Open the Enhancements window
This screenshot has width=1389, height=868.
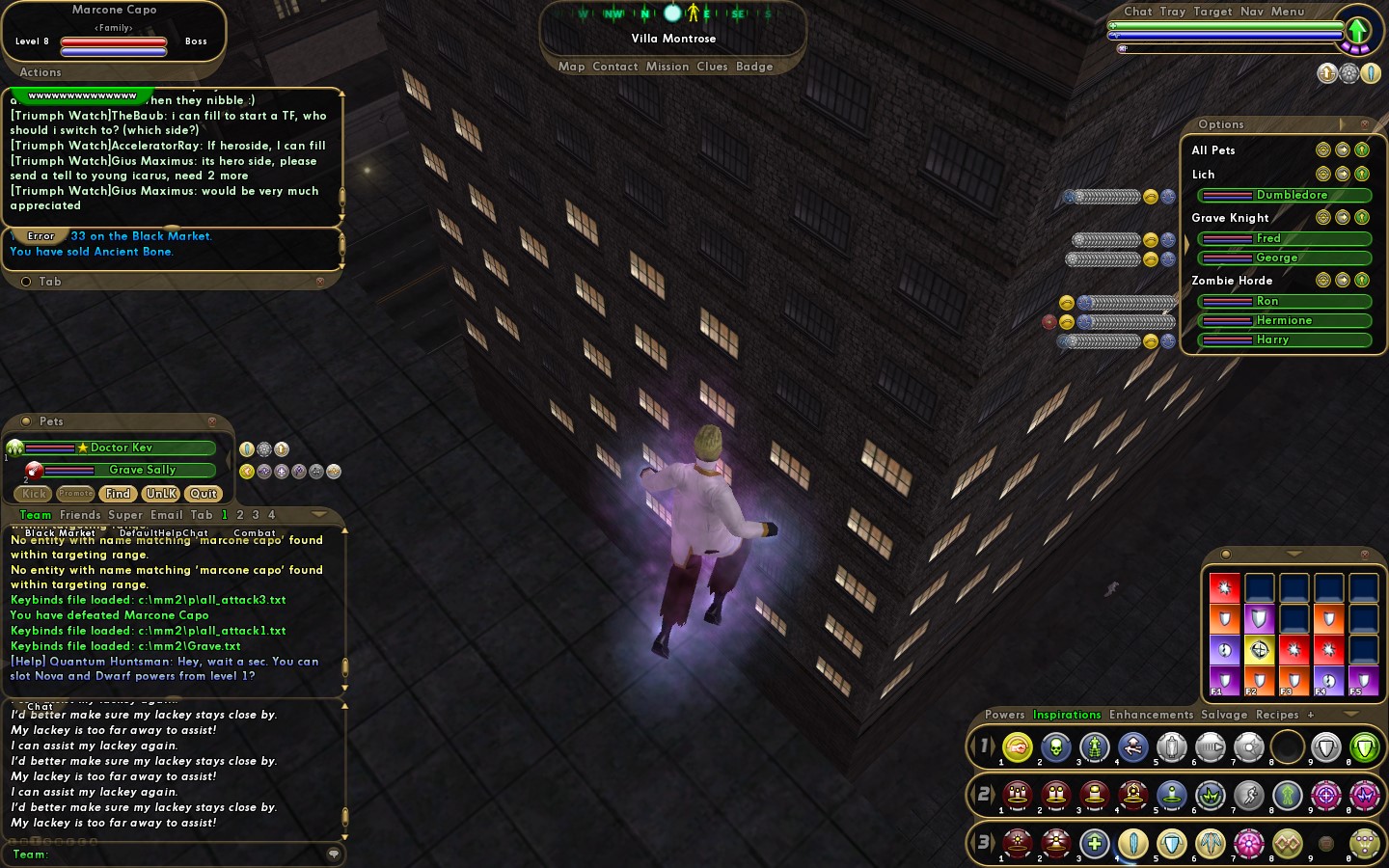point(1151,715)
